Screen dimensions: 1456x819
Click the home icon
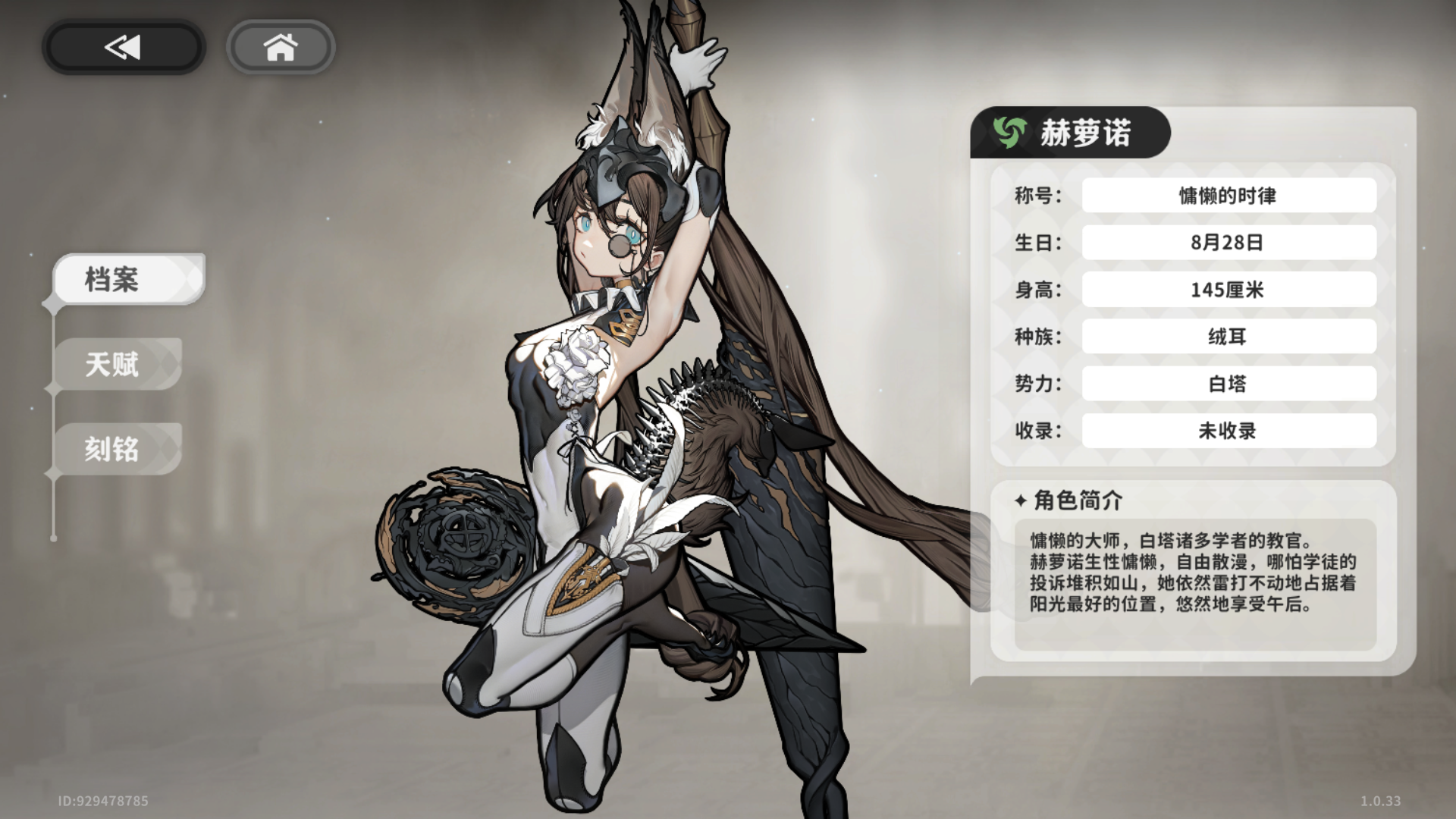click(x=281, y=47)
